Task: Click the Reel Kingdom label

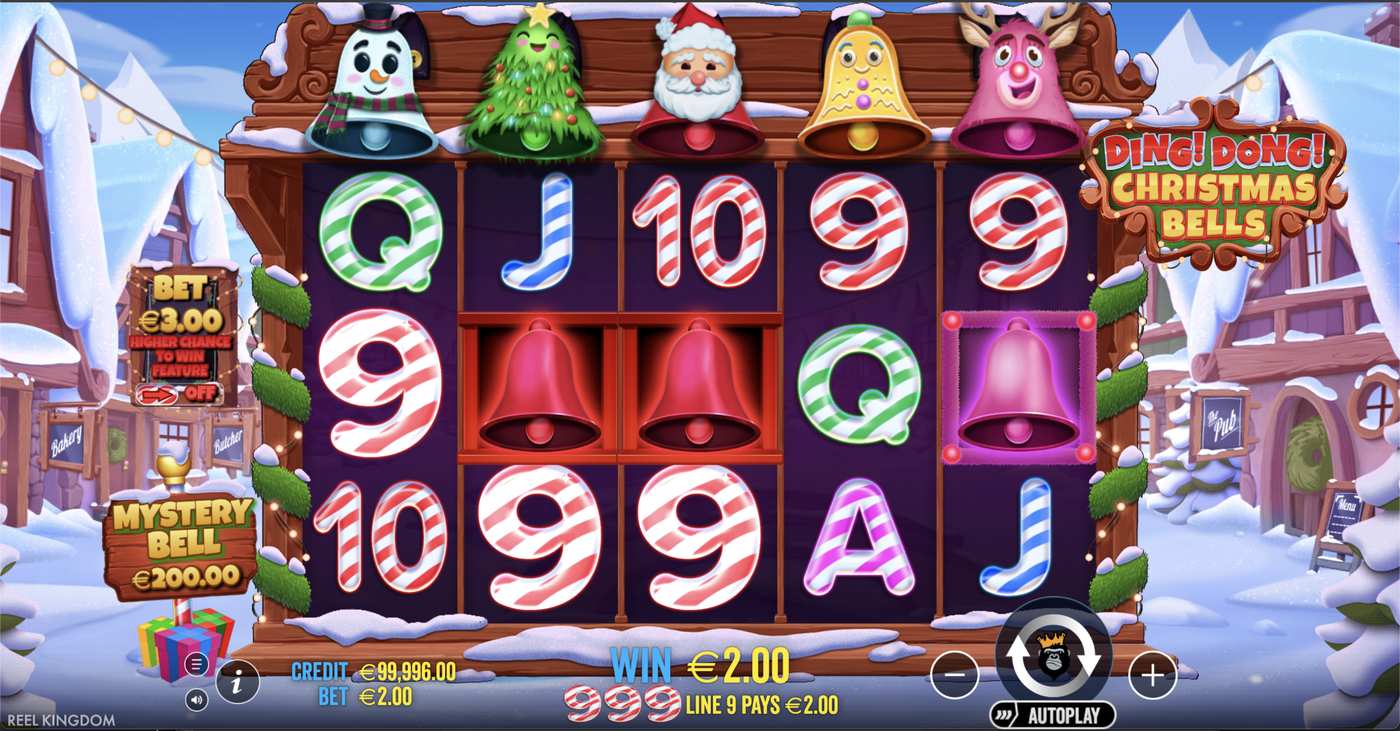Action: 59,719
